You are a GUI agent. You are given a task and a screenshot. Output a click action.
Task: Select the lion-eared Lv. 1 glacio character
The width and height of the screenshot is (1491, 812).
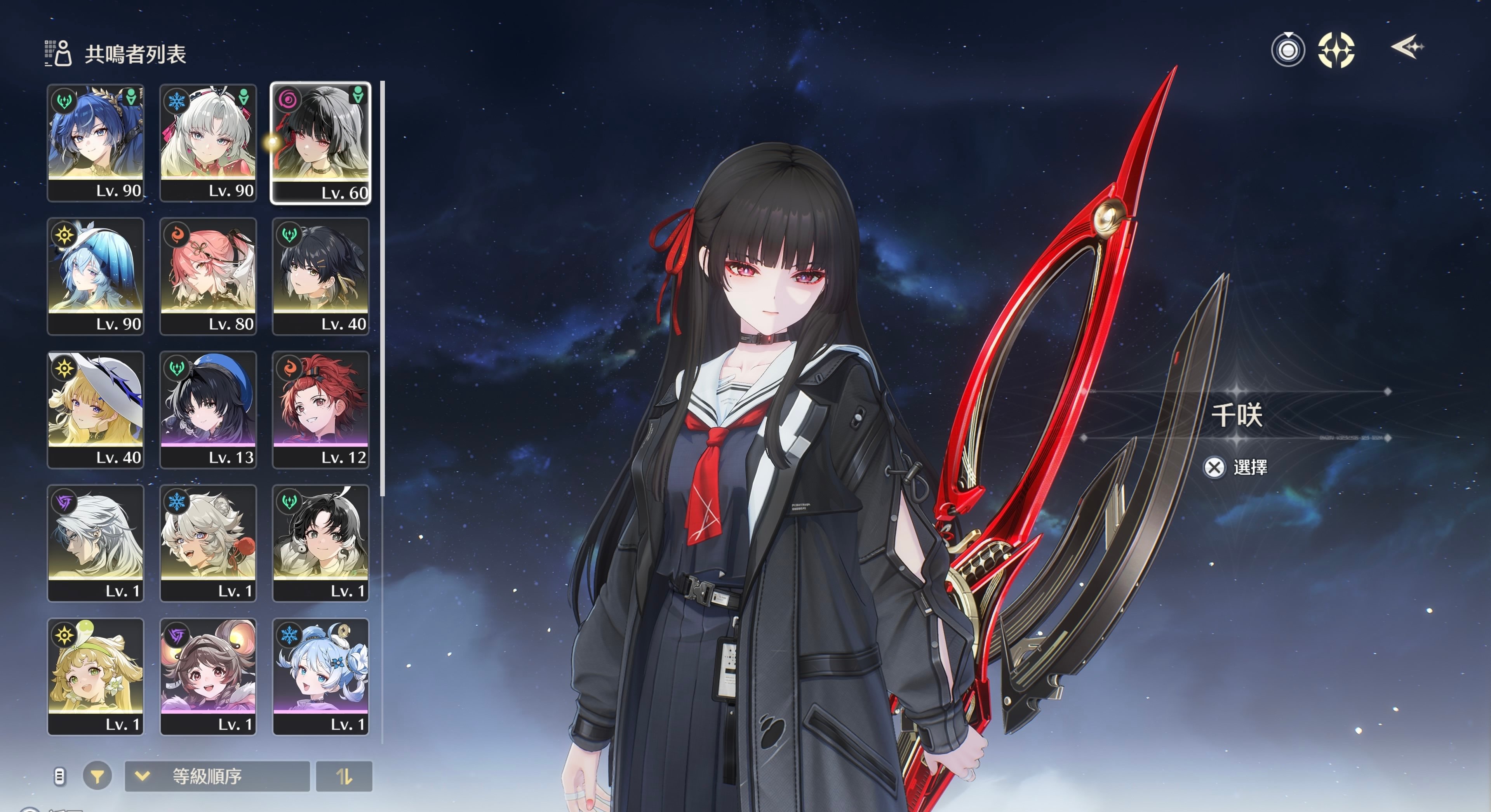click(x=208, y=543)
